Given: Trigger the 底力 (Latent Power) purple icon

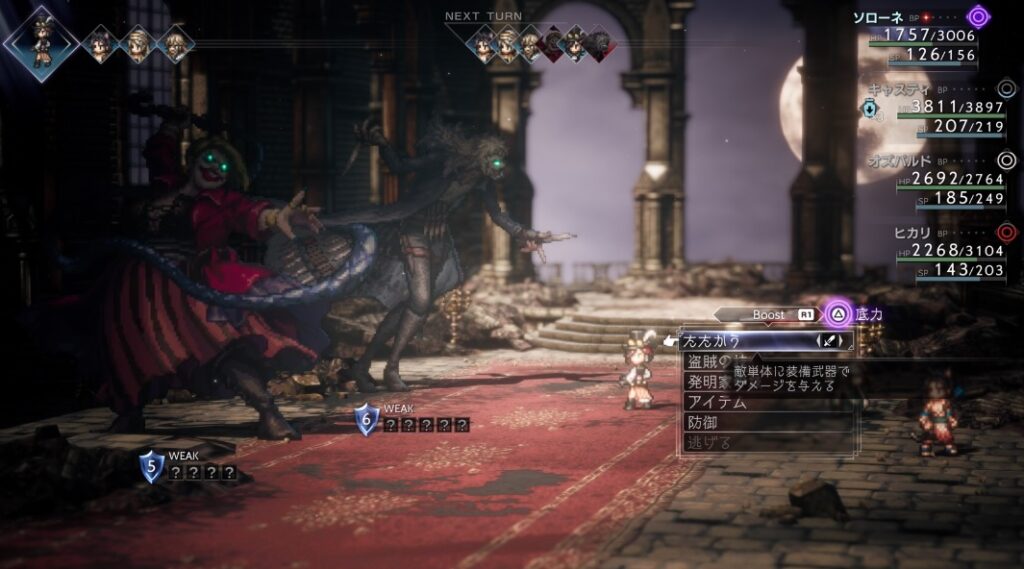Looking at the screenshot, I should (x=838, y=314).
